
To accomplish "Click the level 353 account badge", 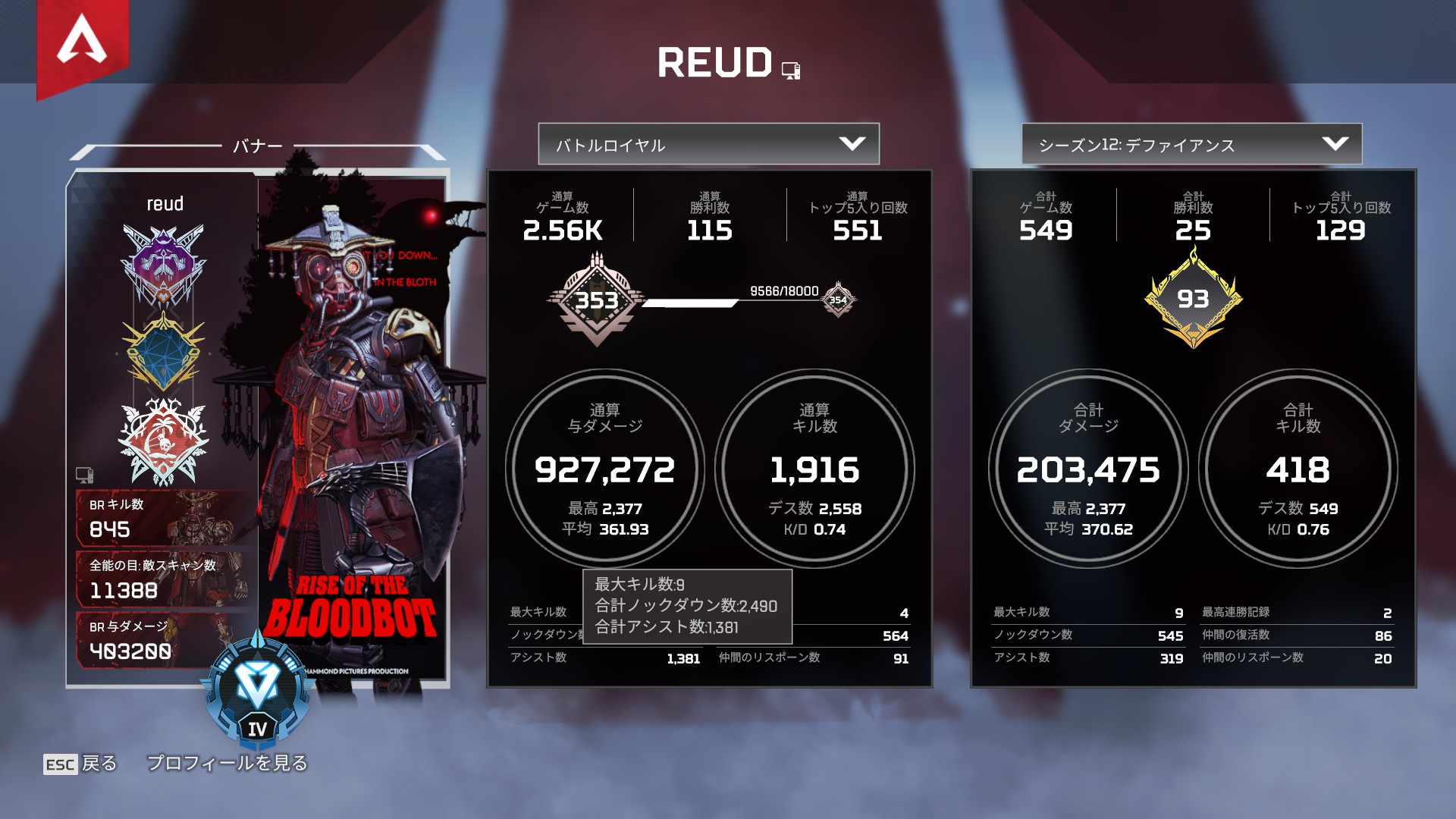I will pyautogui.click(x=597, y=300).
